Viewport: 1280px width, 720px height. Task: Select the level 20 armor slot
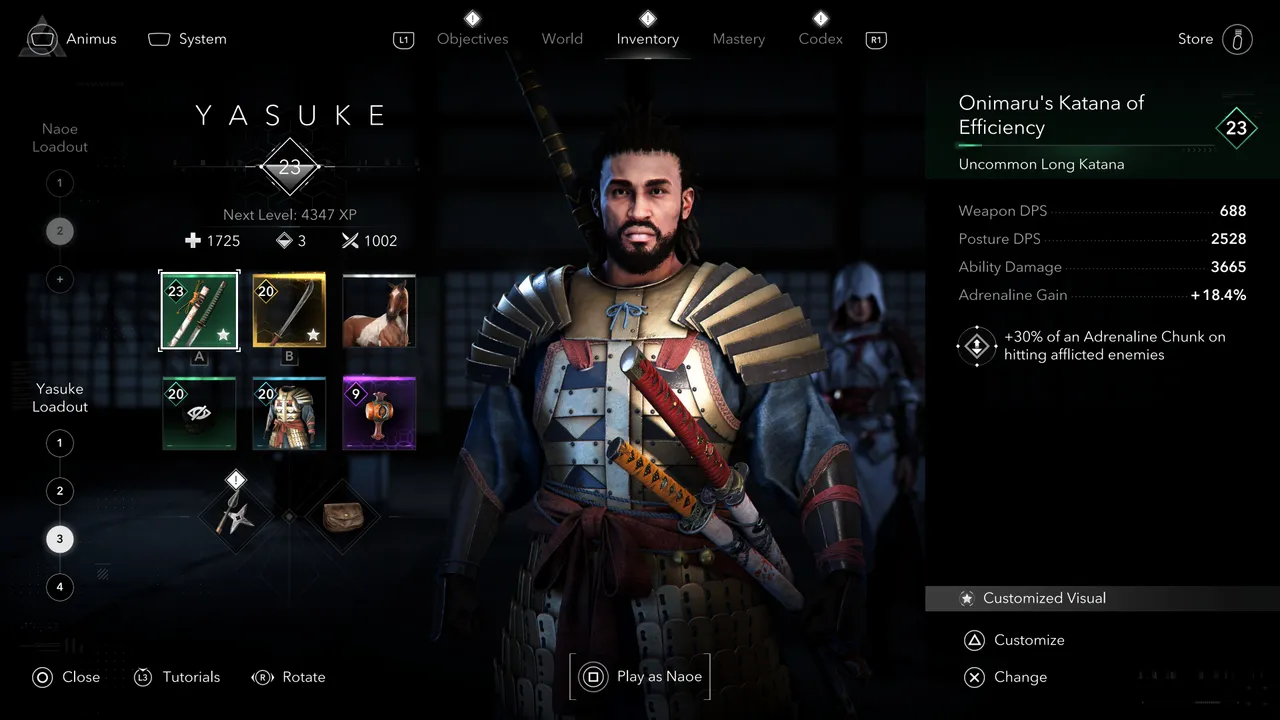(289, 413)
